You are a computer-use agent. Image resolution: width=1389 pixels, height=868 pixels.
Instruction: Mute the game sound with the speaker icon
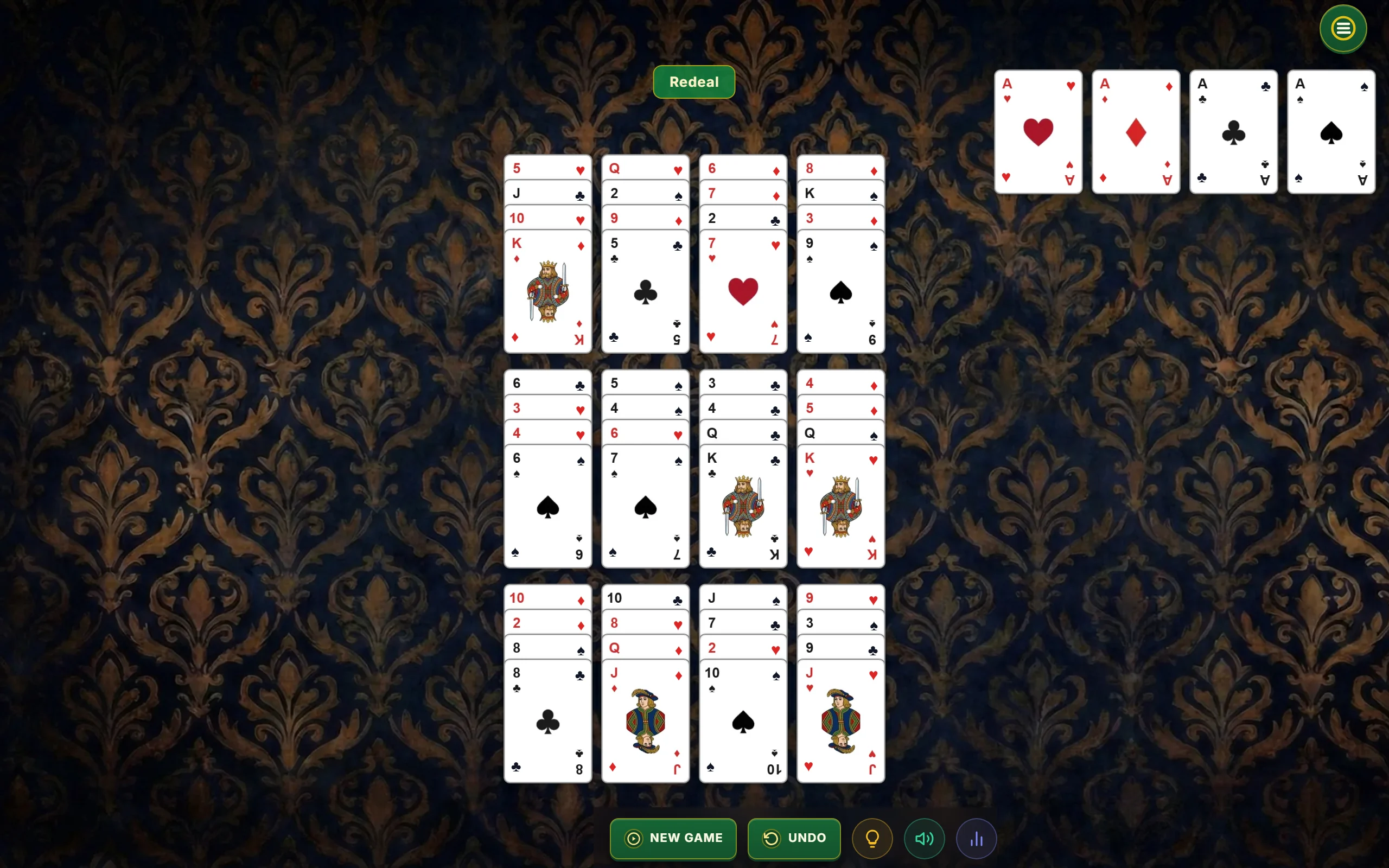[x=923, y=838]
